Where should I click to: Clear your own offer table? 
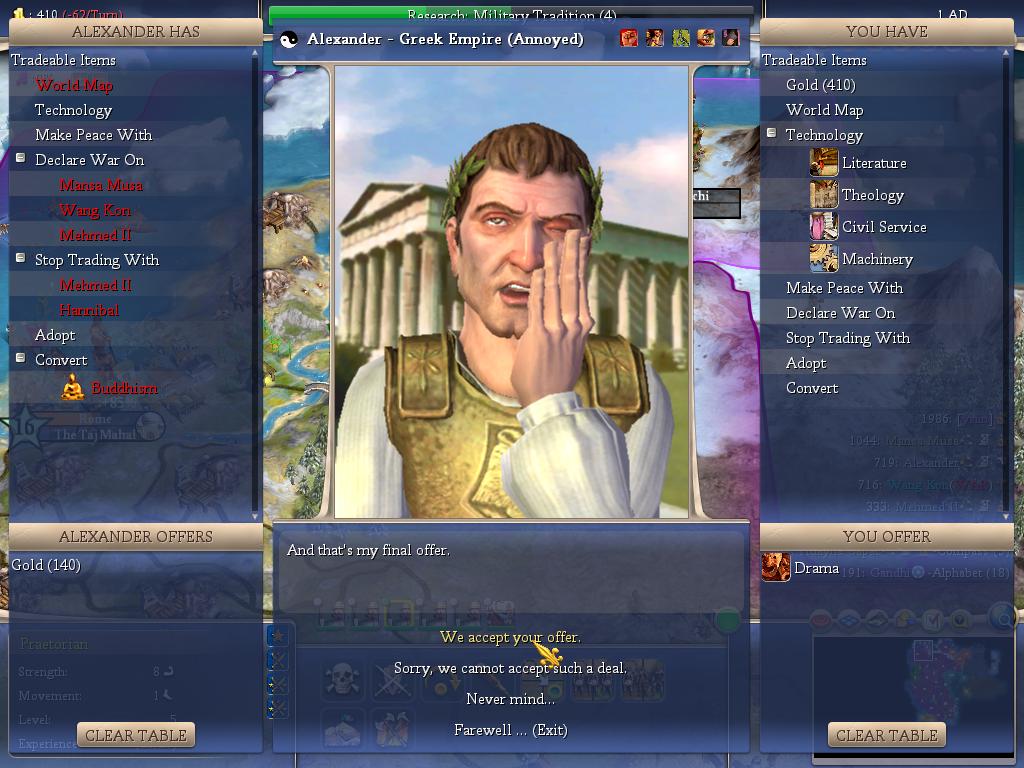pos(887,735)
